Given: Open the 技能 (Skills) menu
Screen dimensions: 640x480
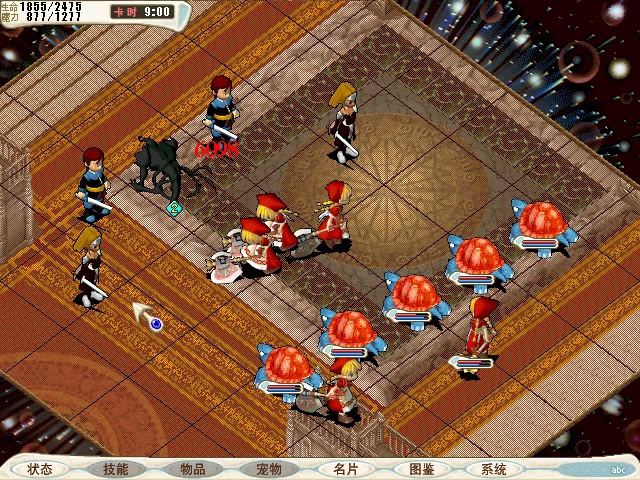Looking at the screenshot, I should [116, 469].
